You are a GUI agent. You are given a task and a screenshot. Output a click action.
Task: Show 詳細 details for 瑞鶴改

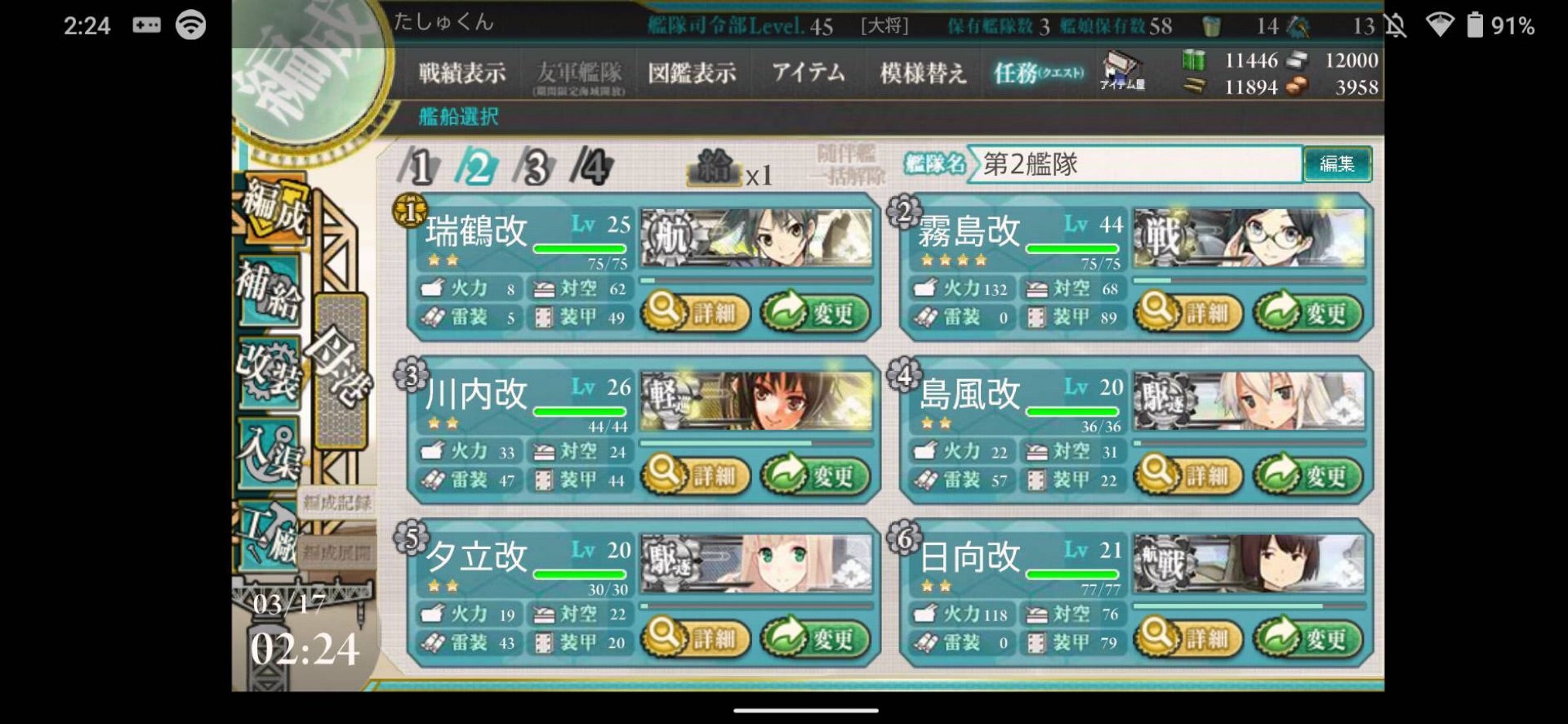[x=696, y=312]
